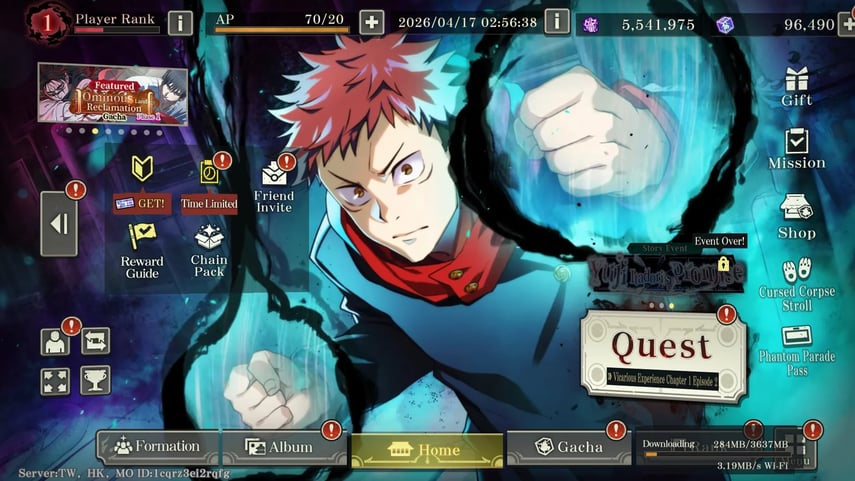Viewport: 855px width, 481px height.
Task: View the Mission list
Action: click(x=797, y=149)
